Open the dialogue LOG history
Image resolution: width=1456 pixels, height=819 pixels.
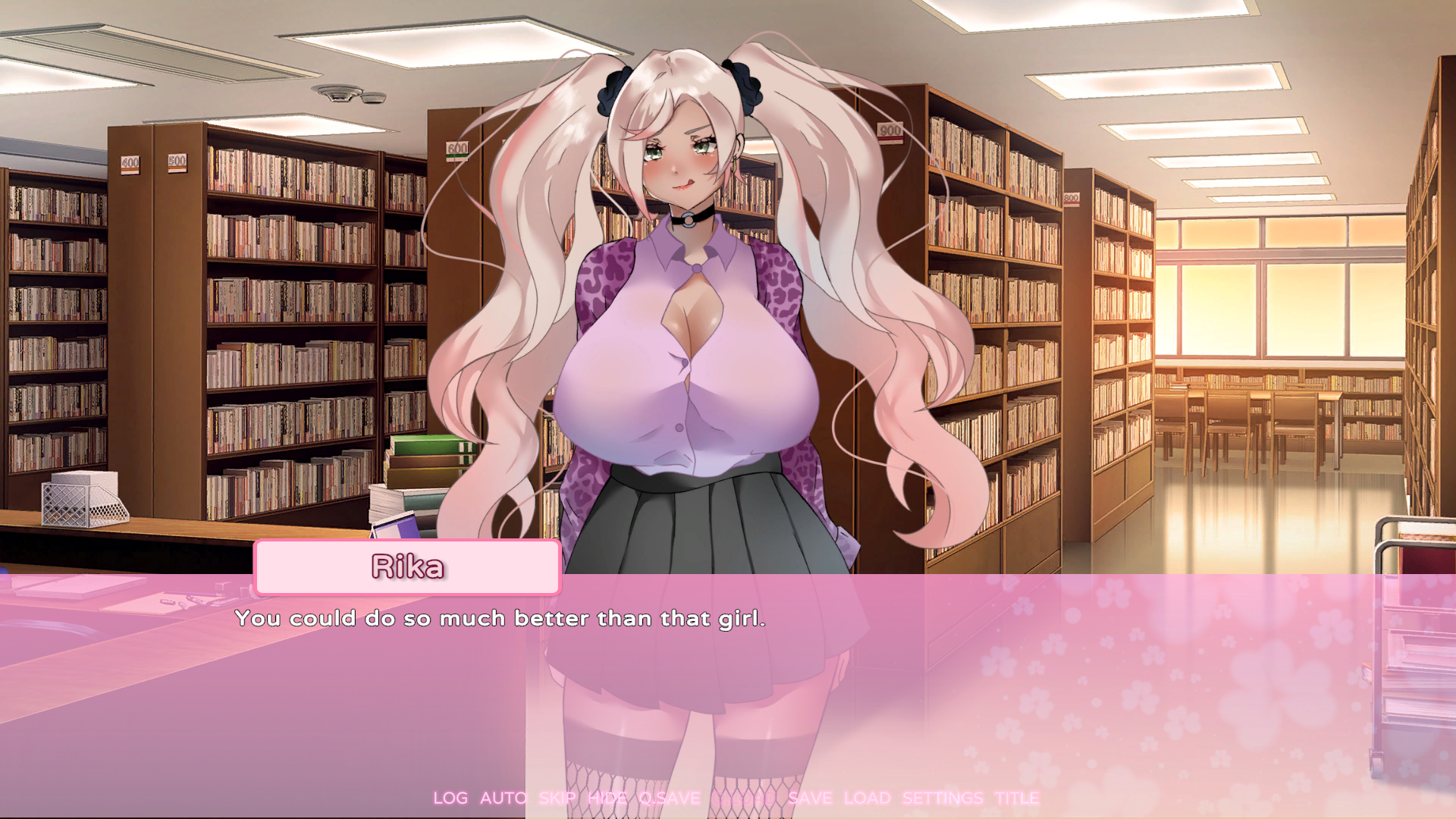[450, 798]
